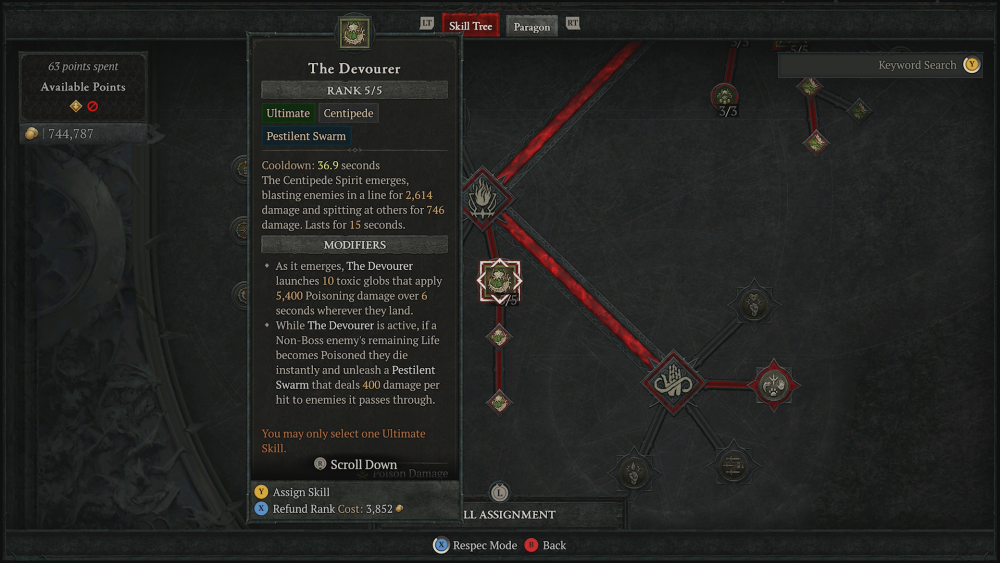The width and height of the screenshot is (1000, 563).
Task: Open the Paragon tab
Action: [532, 27]
